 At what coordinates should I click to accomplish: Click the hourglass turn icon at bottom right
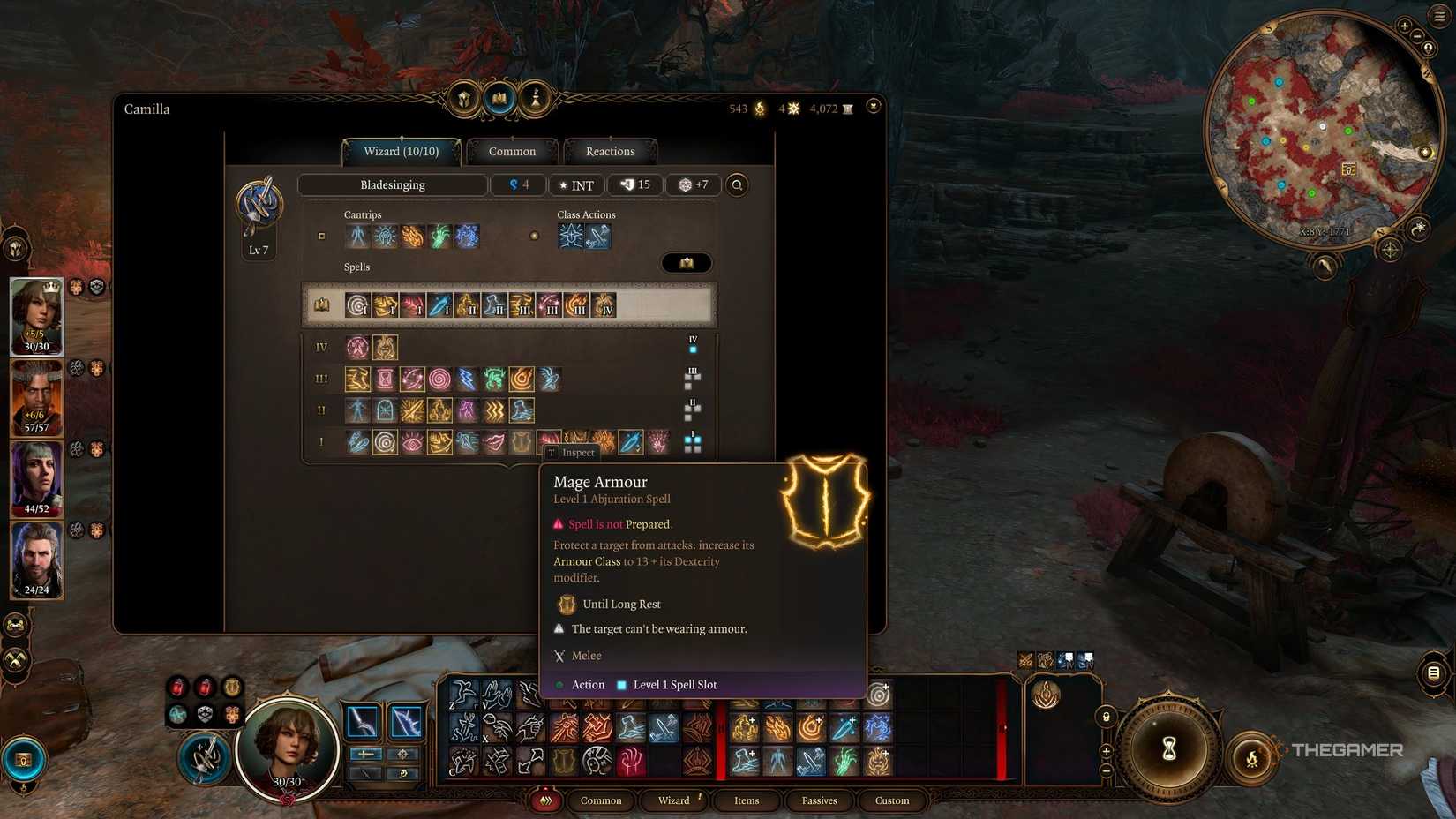click(x=1171, y=748)
